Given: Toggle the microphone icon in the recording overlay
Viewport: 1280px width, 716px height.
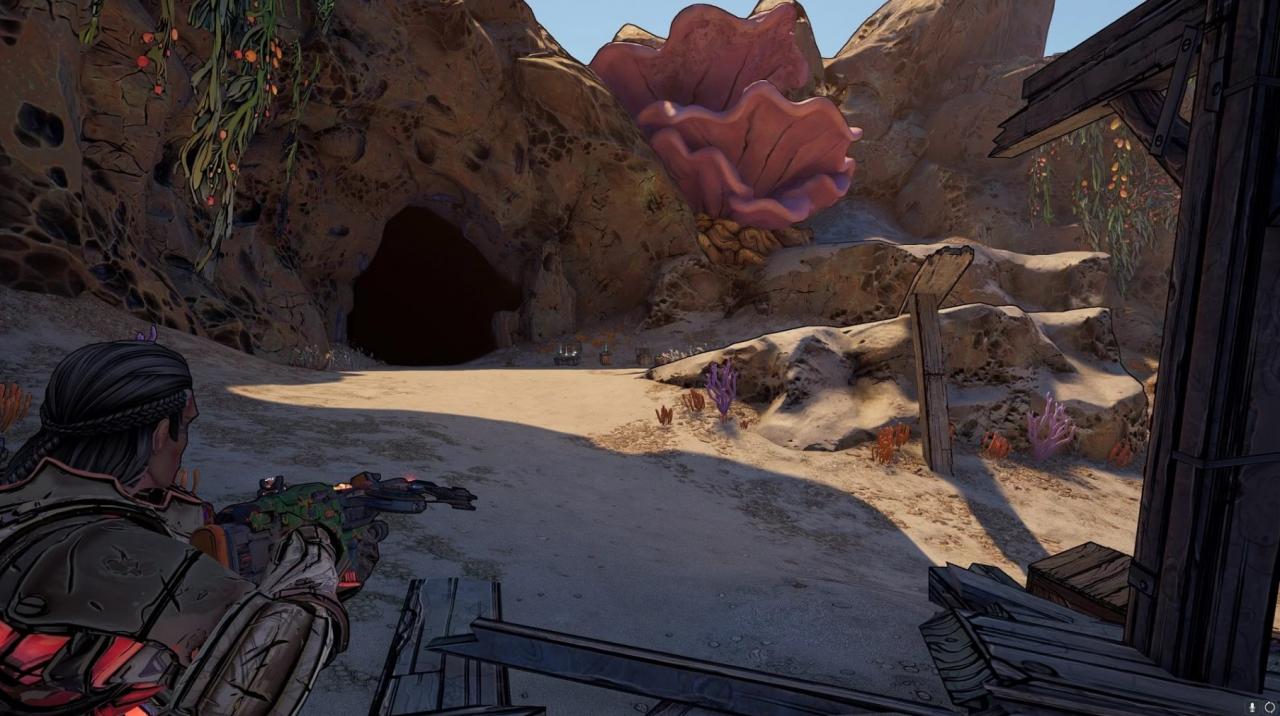Looking at the screenshot, I should pyautogui.click(x=1252, y=706).
